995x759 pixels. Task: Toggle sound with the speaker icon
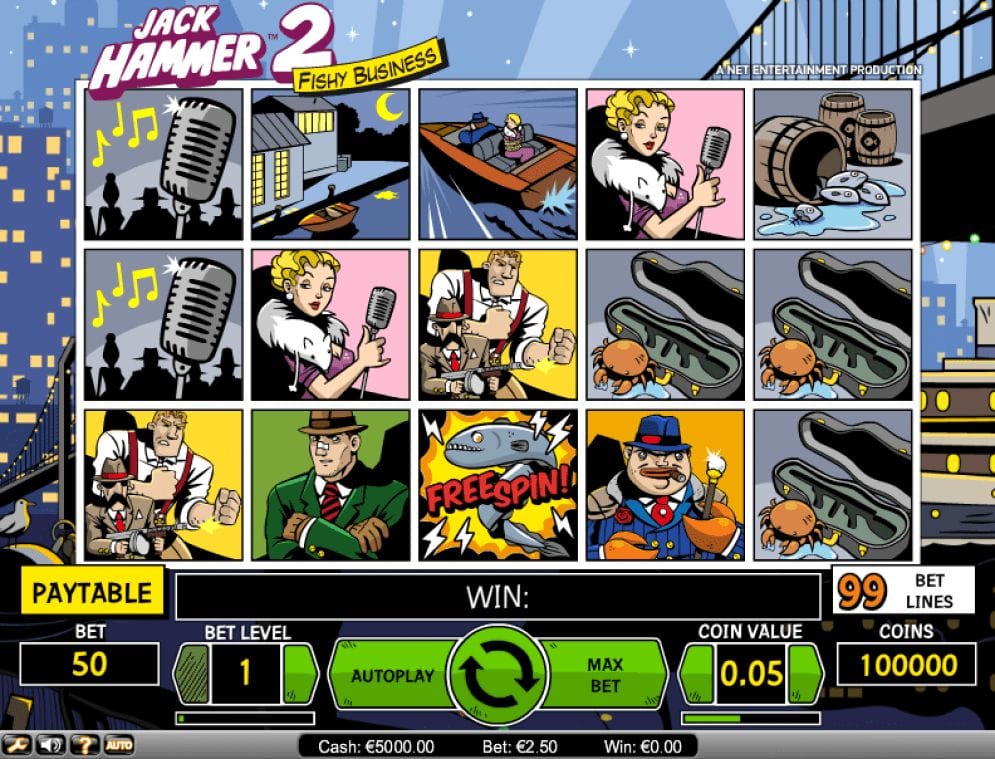50,745
